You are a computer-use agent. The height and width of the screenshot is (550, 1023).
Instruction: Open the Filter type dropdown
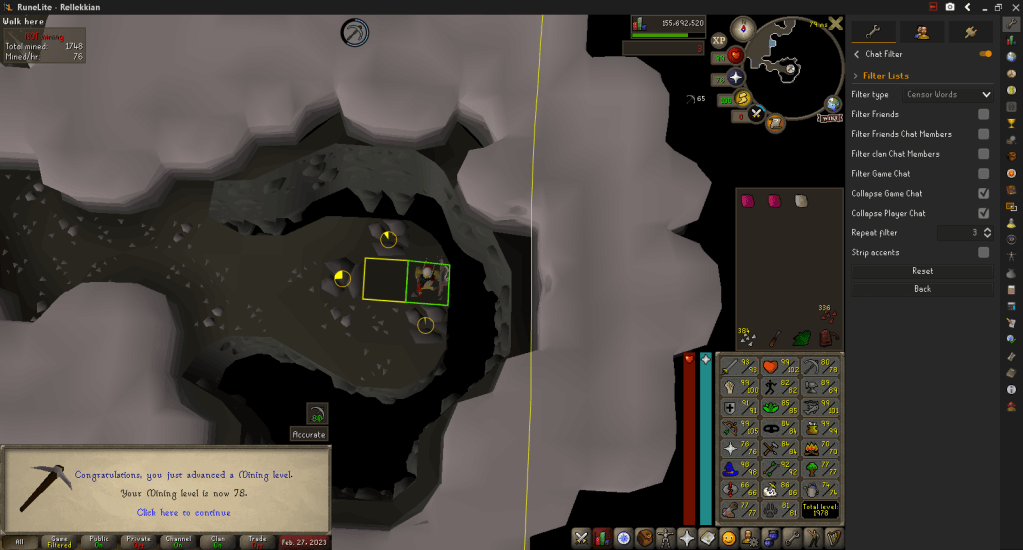[947, 95]
